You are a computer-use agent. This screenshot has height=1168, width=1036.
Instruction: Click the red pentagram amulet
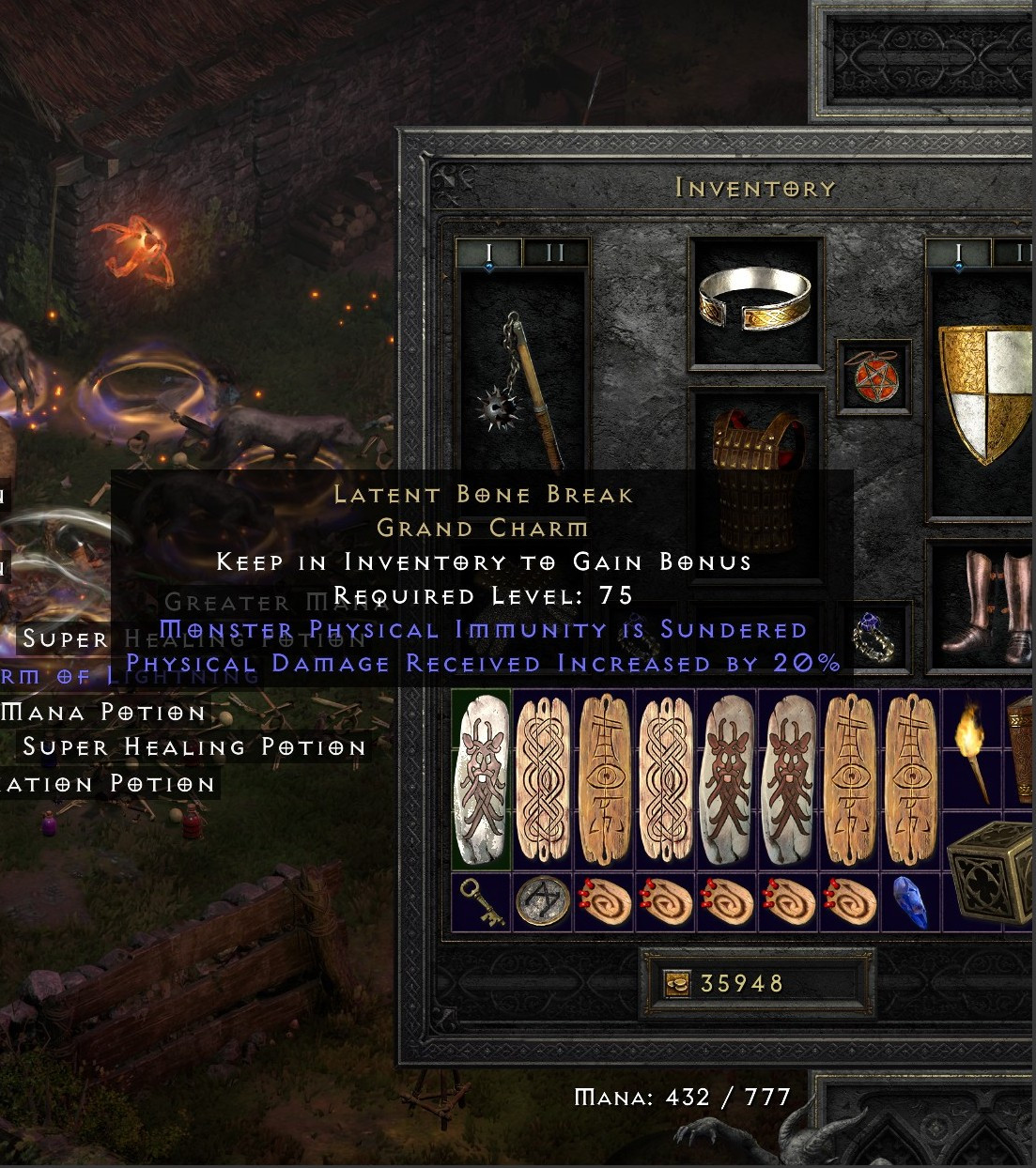tap(874, 377)
